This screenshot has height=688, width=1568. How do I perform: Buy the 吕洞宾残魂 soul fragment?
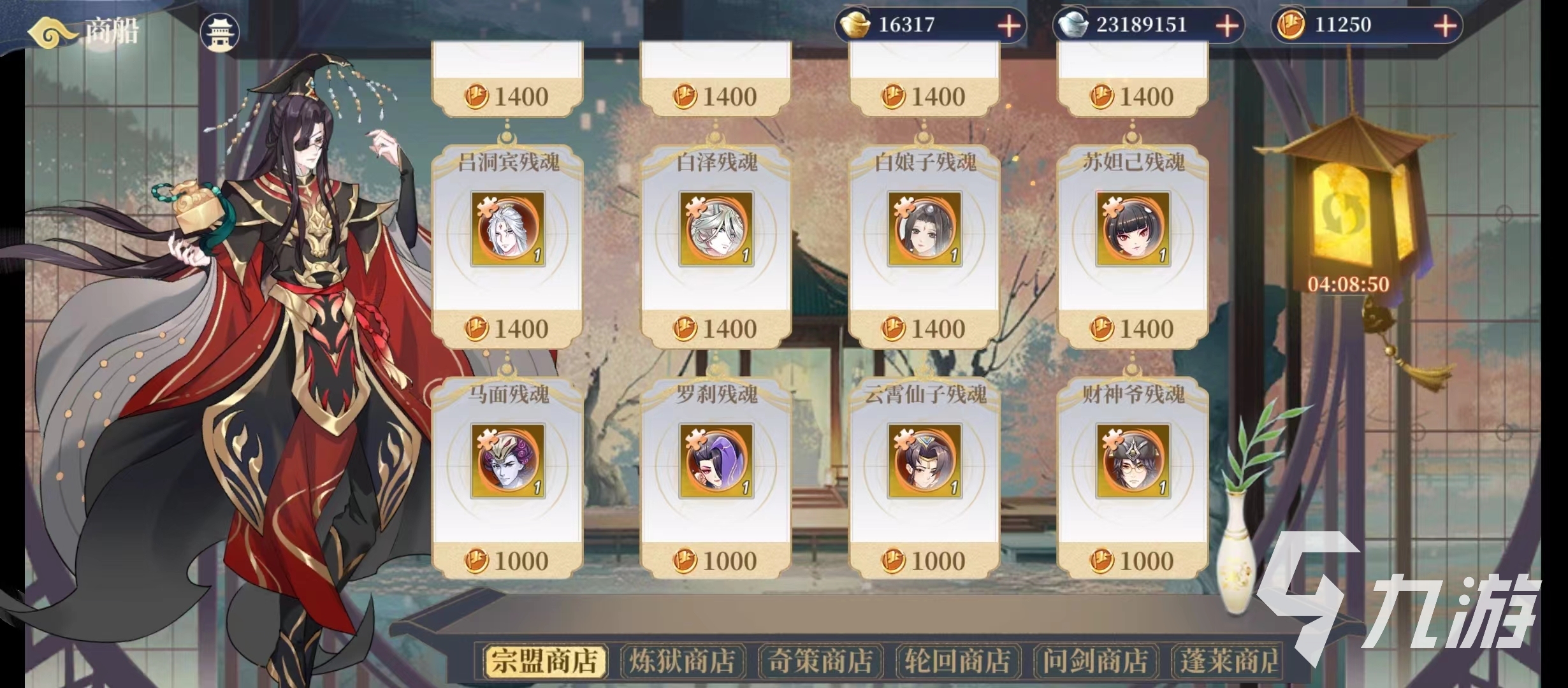click(x=508, y=245)
